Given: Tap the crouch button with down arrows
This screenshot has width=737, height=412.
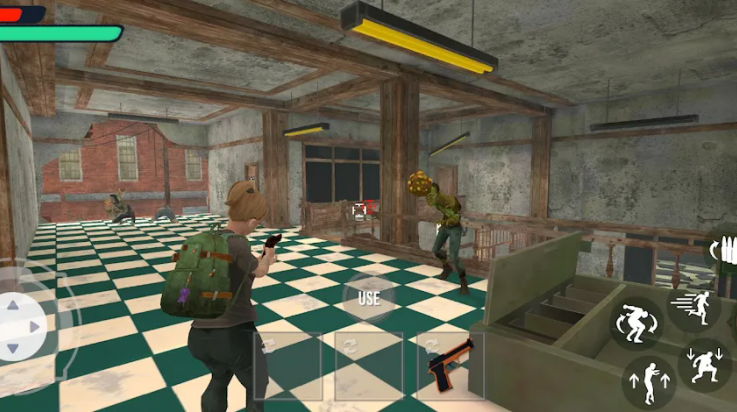Looking at the screenshot, I should 704,364.
